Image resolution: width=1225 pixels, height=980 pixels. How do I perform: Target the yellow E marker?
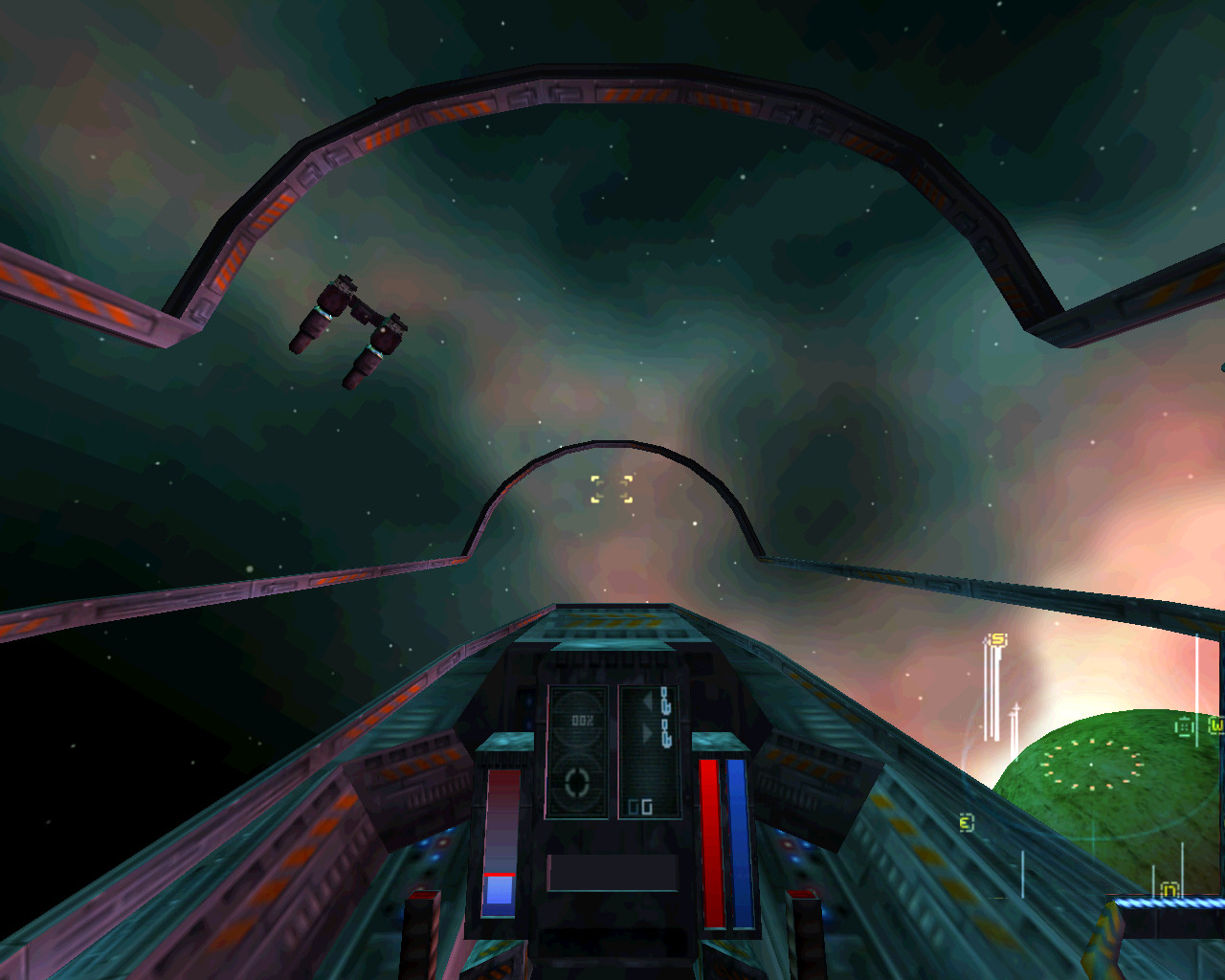tap(967, 823)
